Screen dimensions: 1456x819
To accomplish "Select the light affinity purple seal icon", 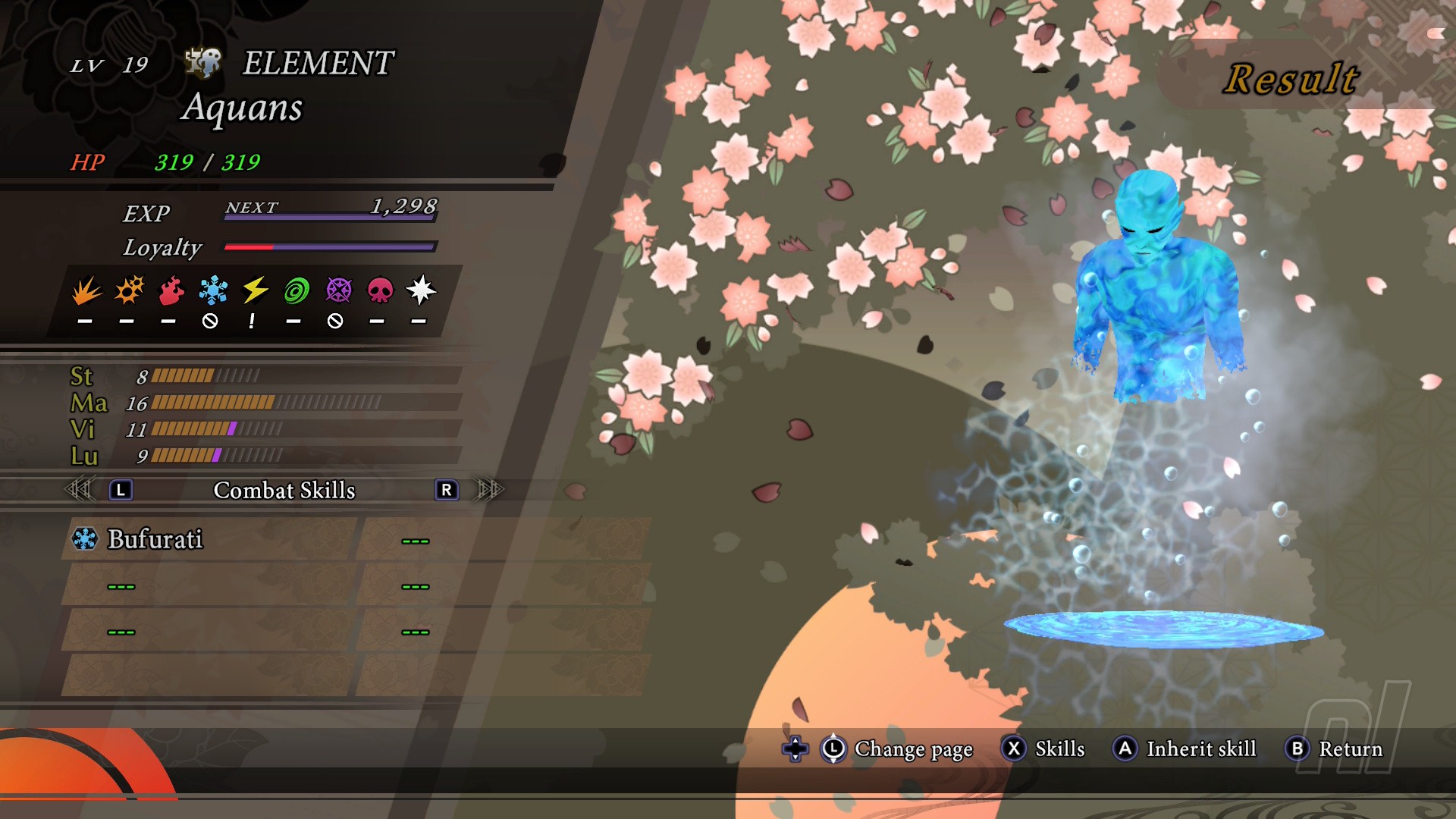I will pos(338,290).
